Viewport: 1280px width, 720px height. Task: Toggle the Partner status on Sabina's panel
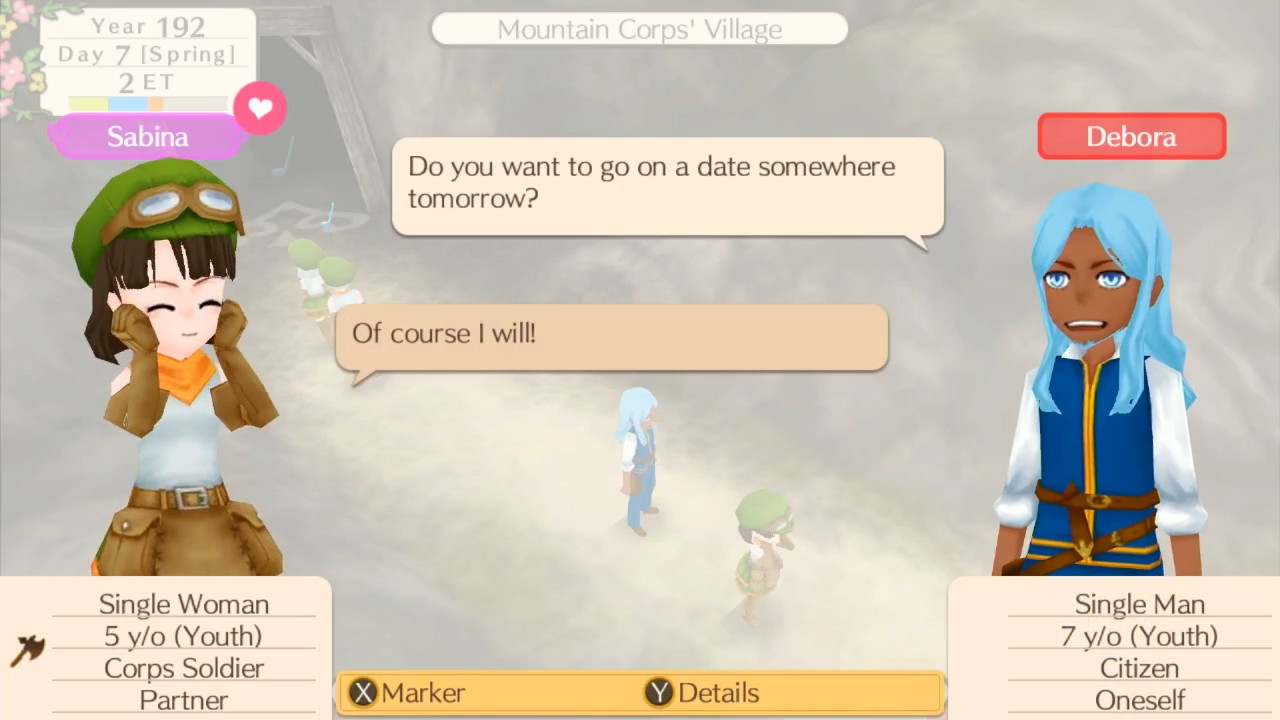183,700
